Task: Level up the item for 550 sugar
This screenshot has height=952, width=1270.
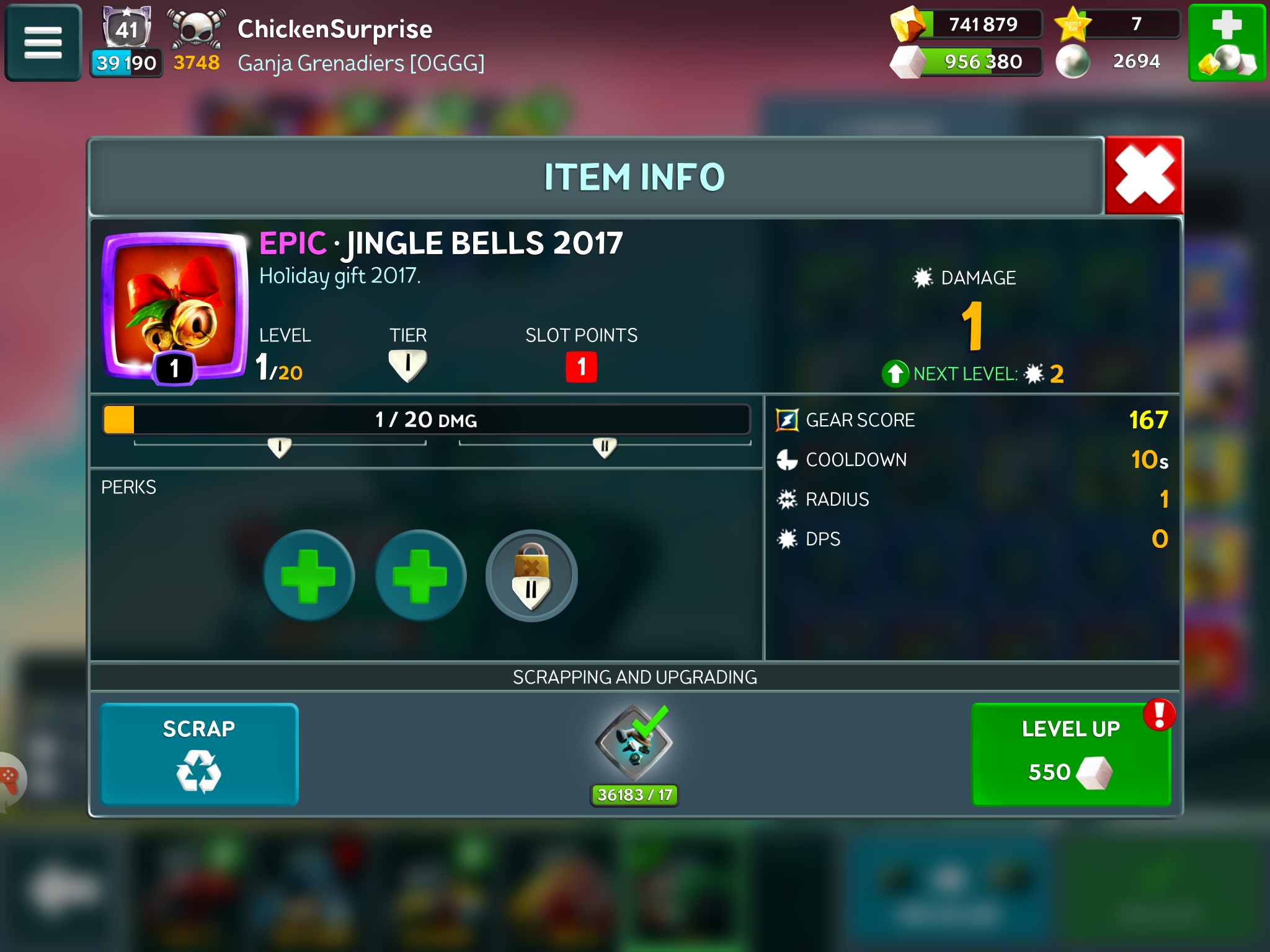Action: 1070,754
